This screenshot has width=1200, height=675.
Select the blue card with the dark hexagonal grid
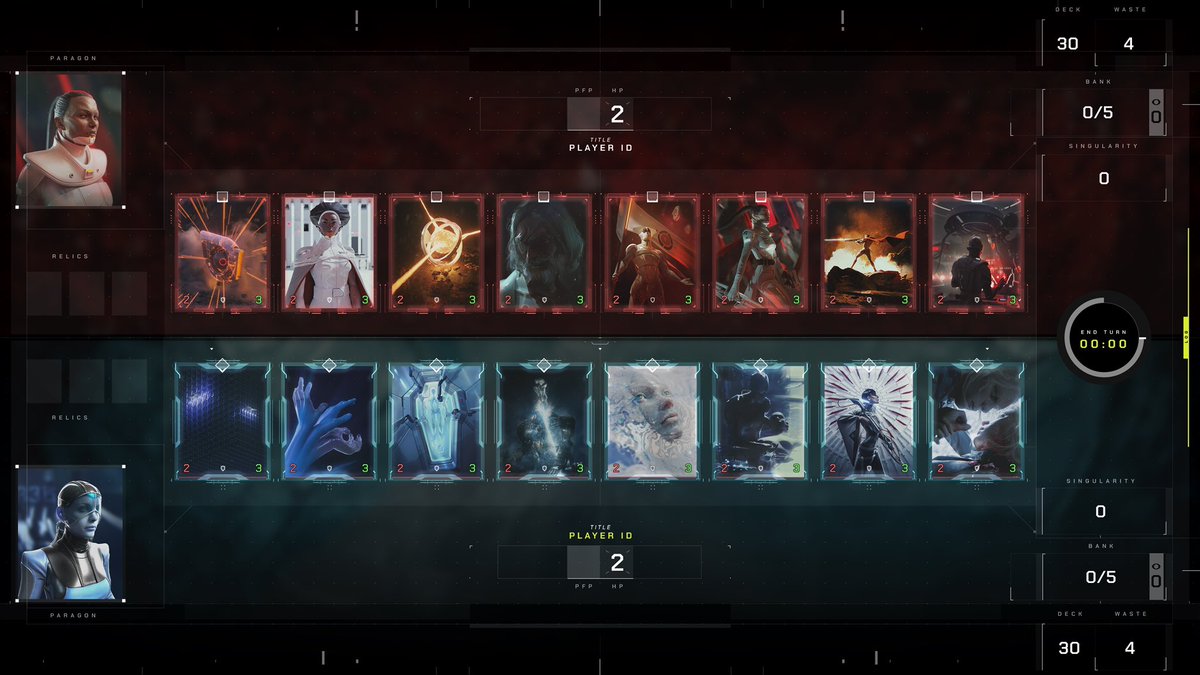pyautogui.click(x=222, y=420)
